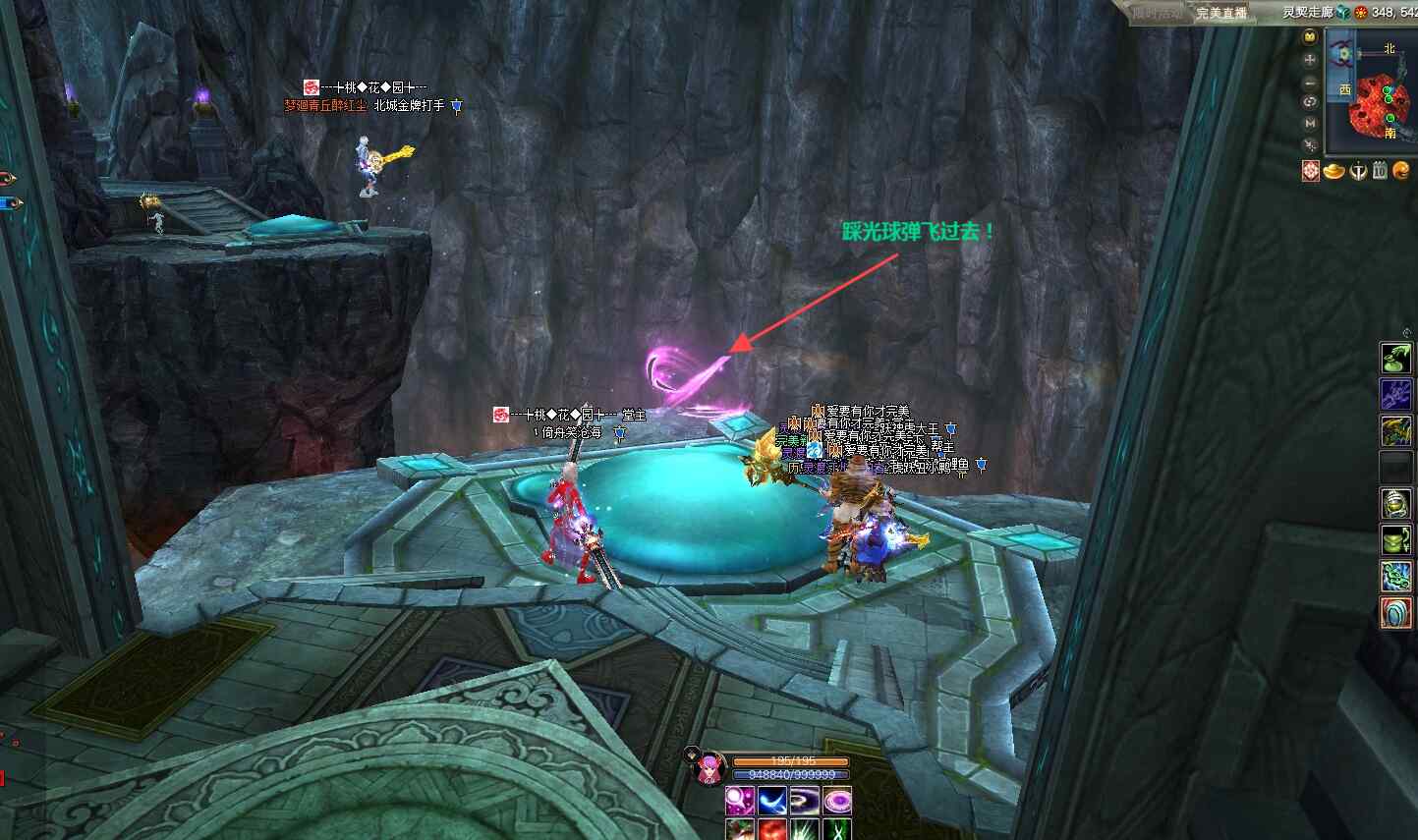Activate the magenta orb skill in hotbar

click(x=739, y=801)
